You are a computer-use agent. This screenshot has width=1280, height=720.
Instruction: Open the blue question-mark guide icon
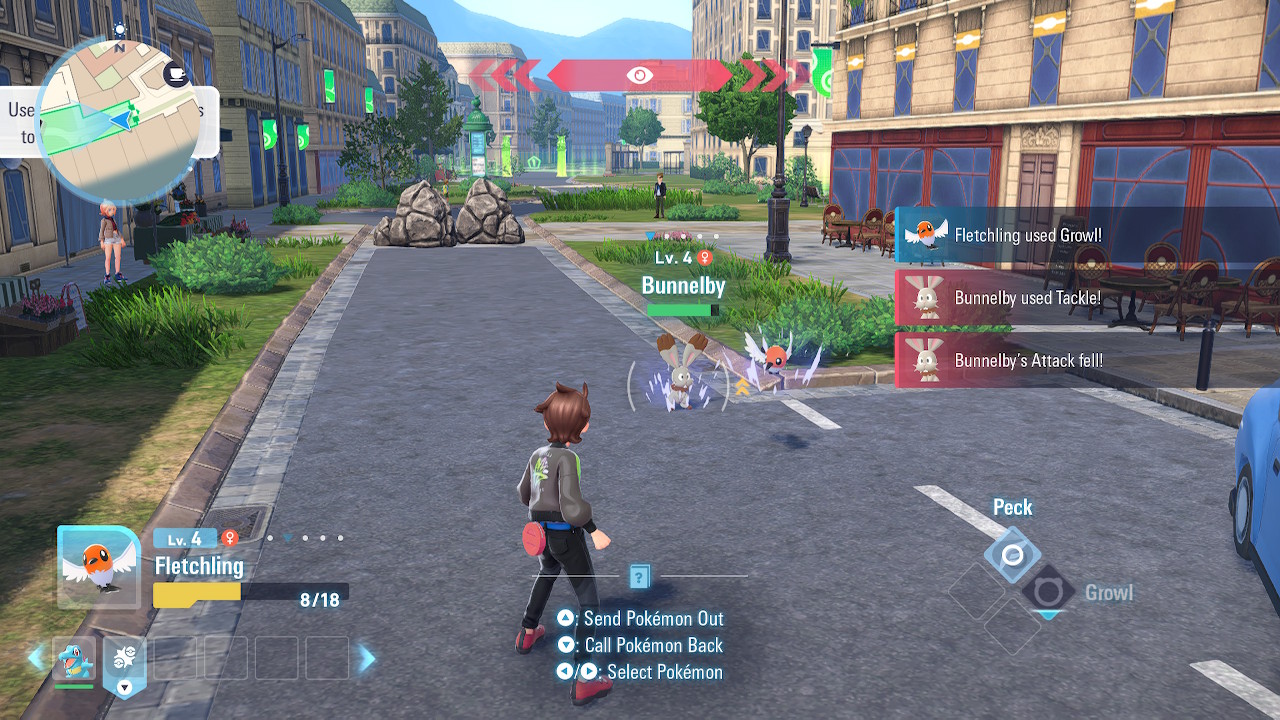pos(640,576)
